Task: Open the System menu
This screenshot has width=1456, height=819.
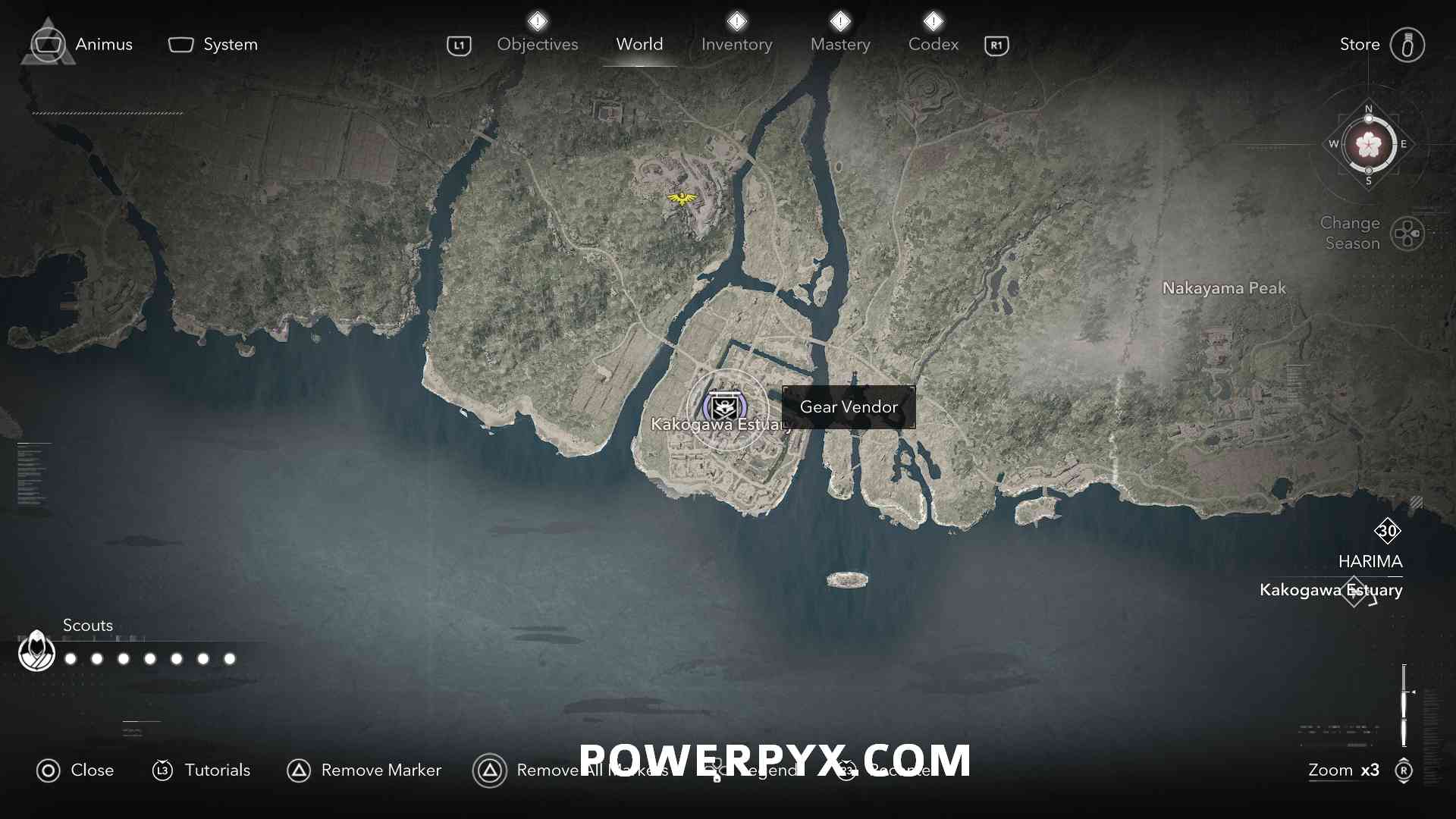Action: (213, 44)
